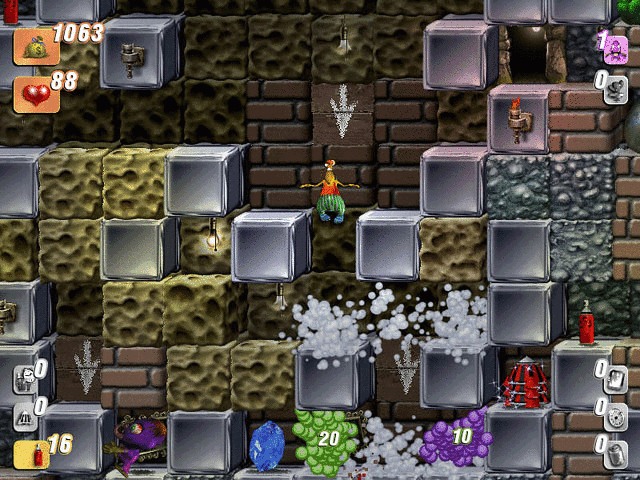Viewport: 640px width, 480px height.
Task: Choose the gray round dial item
Action: (616, 414)
